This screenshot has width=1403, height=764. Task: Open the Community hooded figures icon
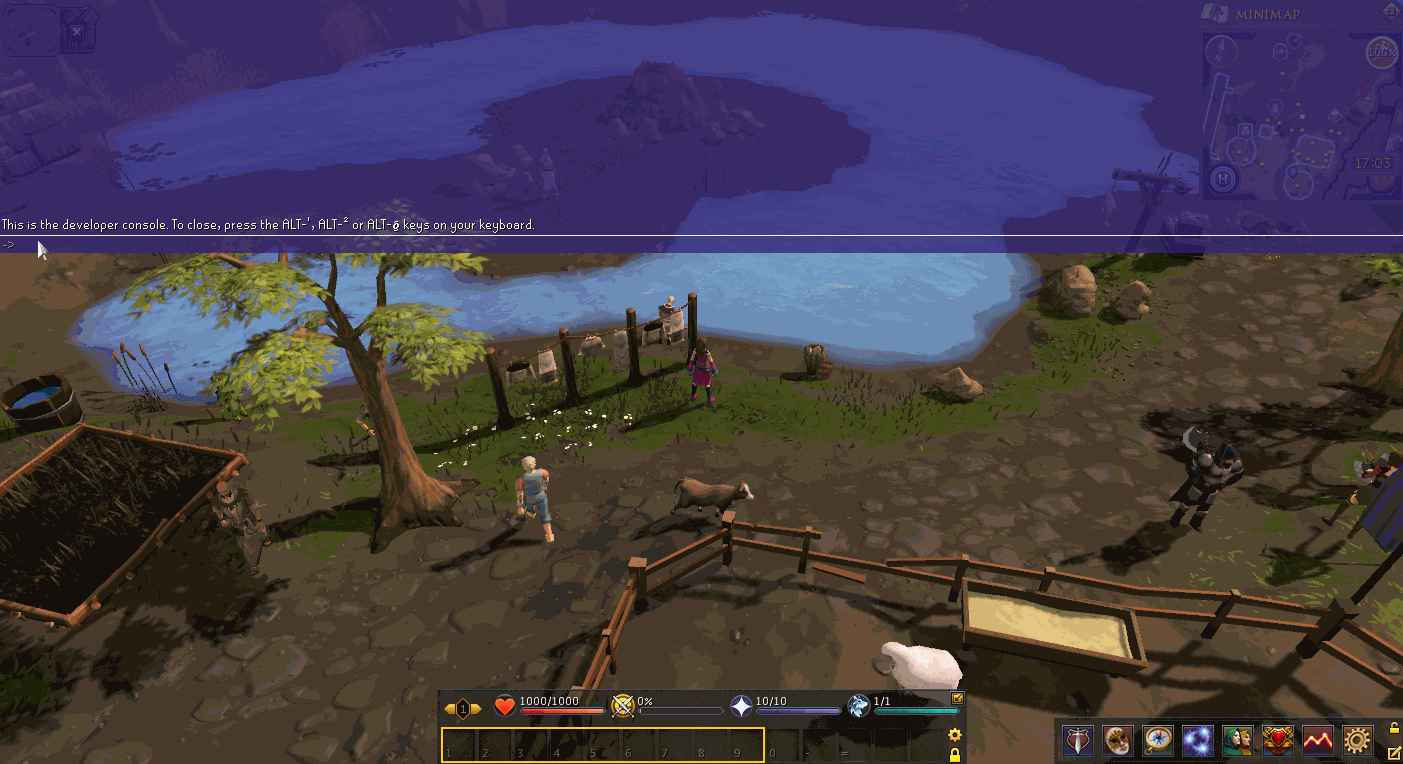coord(1238,741)
